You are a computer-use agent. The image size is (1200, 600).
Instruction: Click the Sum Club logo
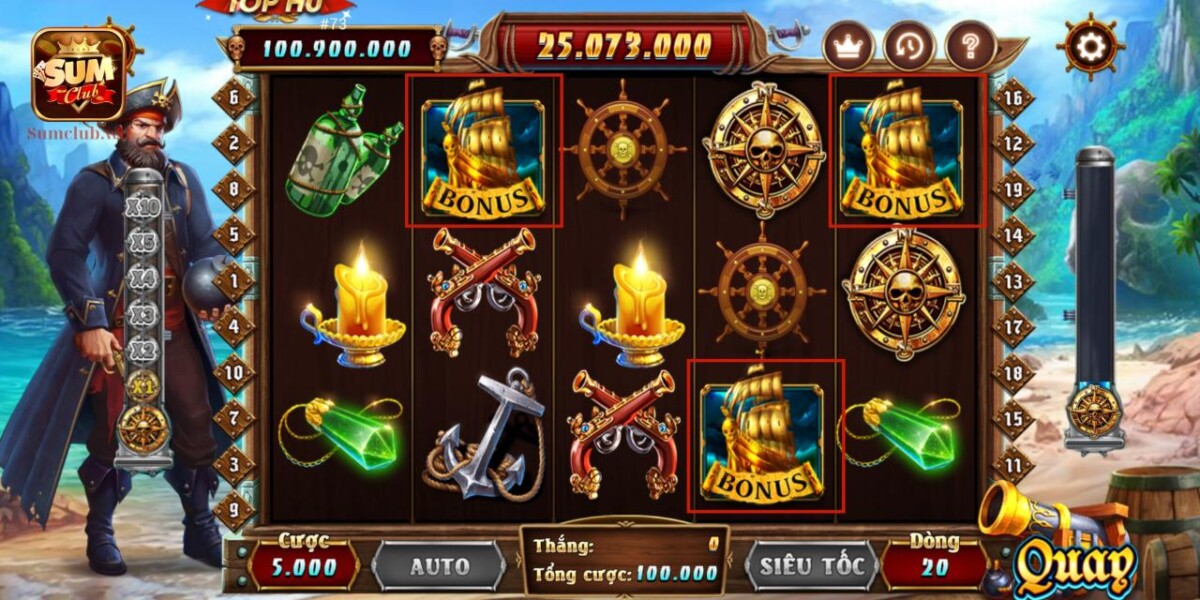[79, 74]
